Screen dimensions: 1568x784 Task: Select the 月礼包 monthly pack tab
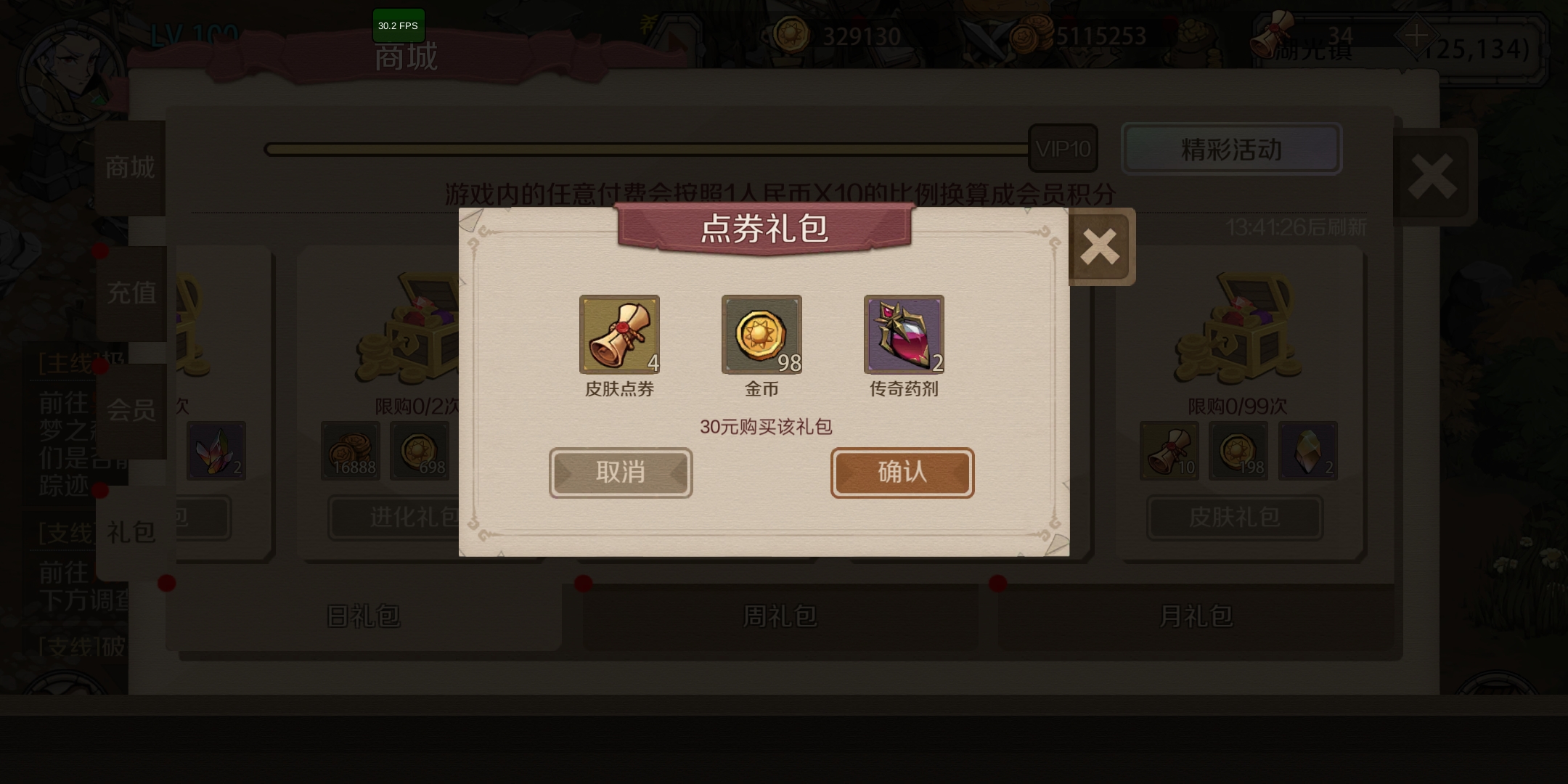tap(1195, 614)
